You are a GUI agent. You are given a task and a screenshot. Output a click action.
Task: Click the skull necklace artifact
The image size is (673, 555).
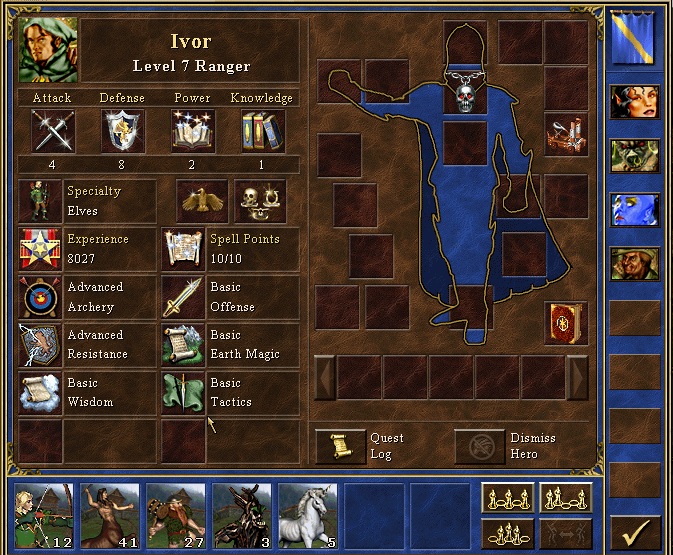(465, 92)
